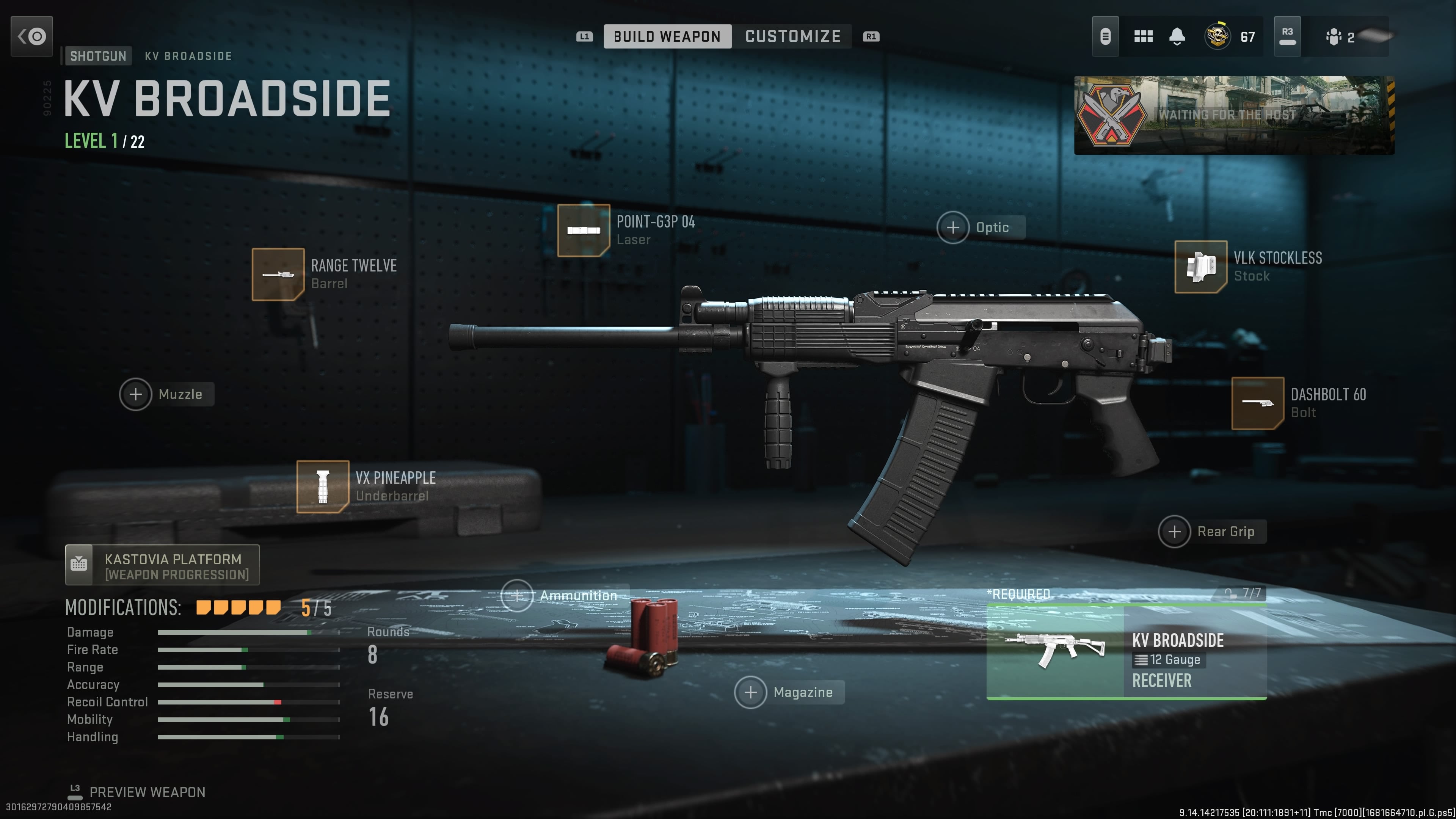Select the Build Weapon tab
The image size is (1456, 819).
(667, 37)
